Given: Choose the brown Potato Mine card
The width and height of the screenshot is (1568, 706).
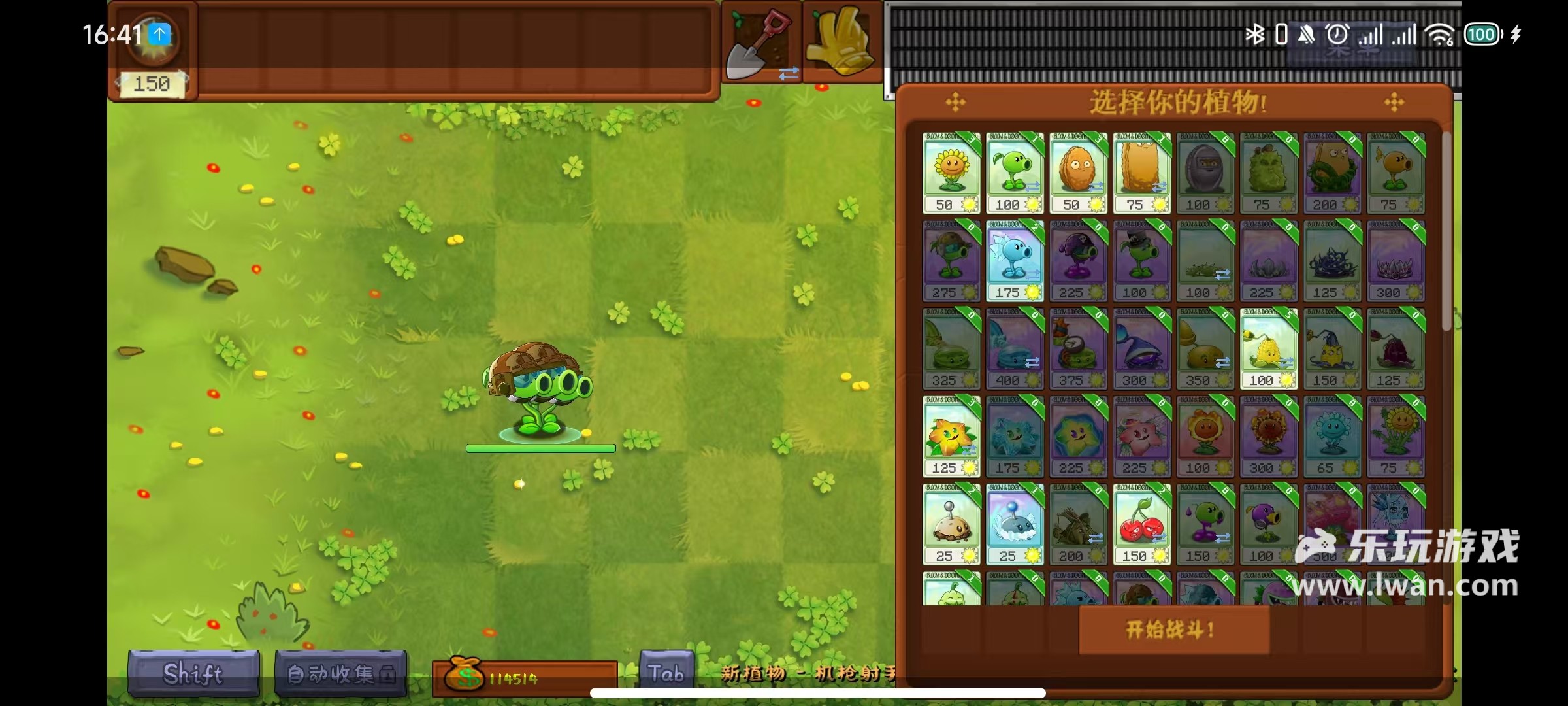Looking at the screenshot, I should coord(951,524).
